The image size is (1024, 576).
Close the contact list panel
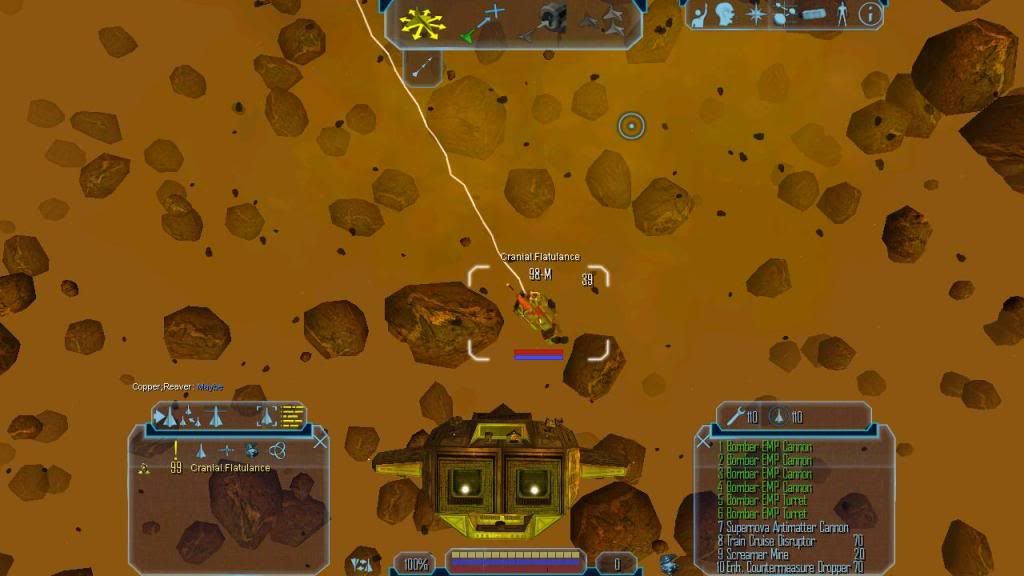point(320,441)
